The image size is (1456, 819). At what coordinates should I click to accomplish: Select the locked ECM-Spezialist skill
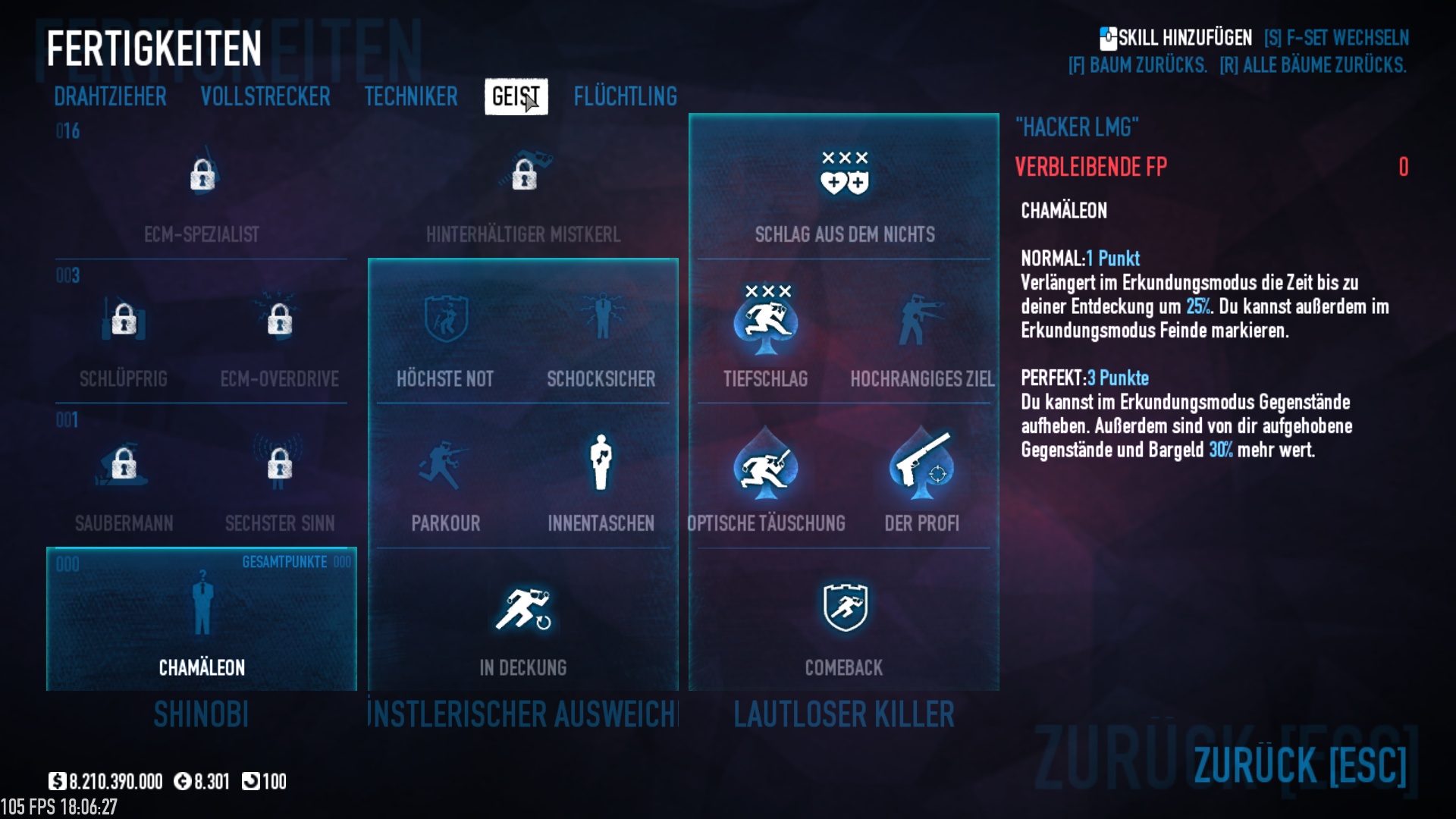pyautogui.click(x=202, y=176)
